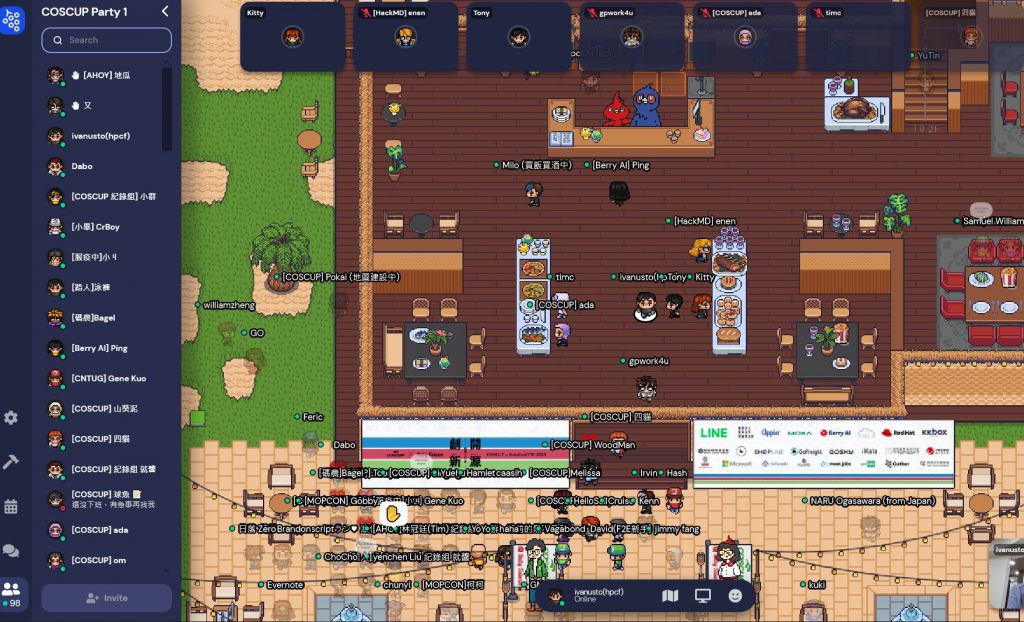Invite someone with the Invite button
Image resolution: width=1024 pixels, height=622 pixels.
tap(106, 598)
